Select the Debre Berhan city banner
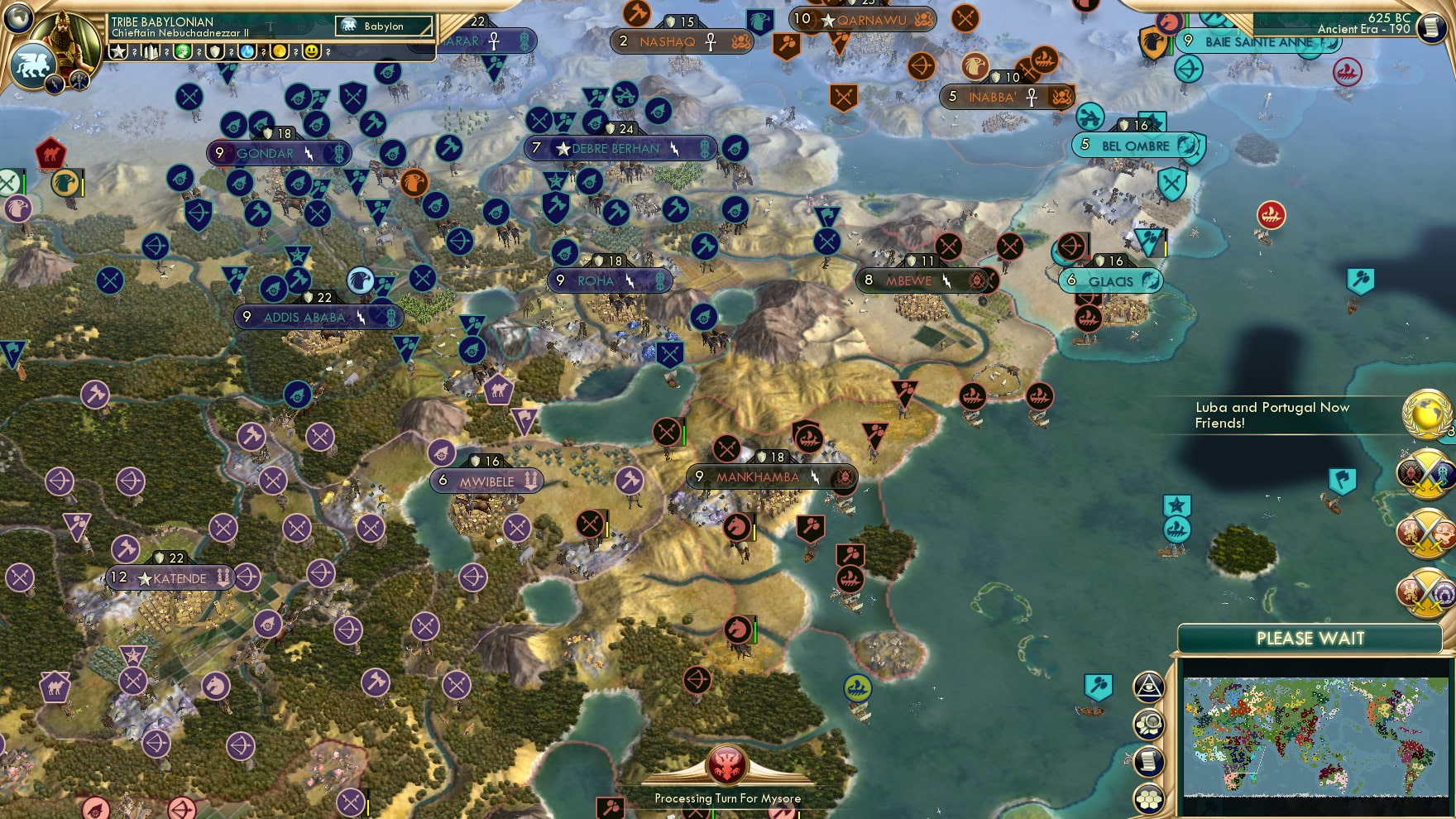Screen dimensions: 1456x819 tap(619, 149)
